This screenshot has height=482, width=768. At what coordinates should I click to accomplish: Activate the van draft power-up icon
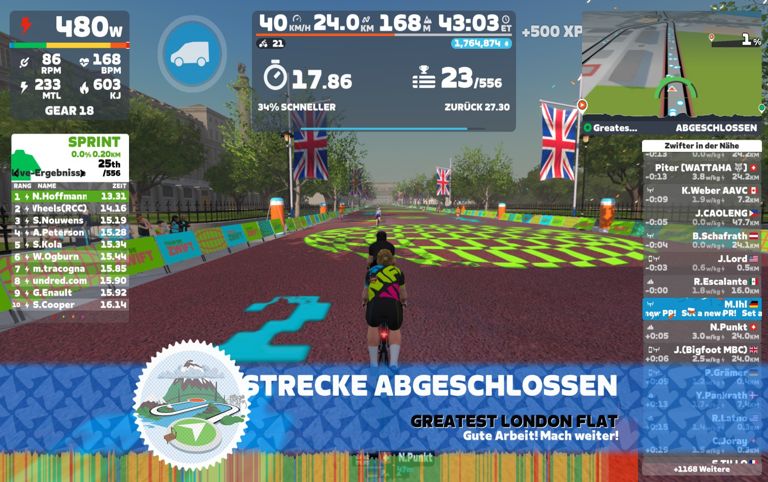[x=192, y=54]
